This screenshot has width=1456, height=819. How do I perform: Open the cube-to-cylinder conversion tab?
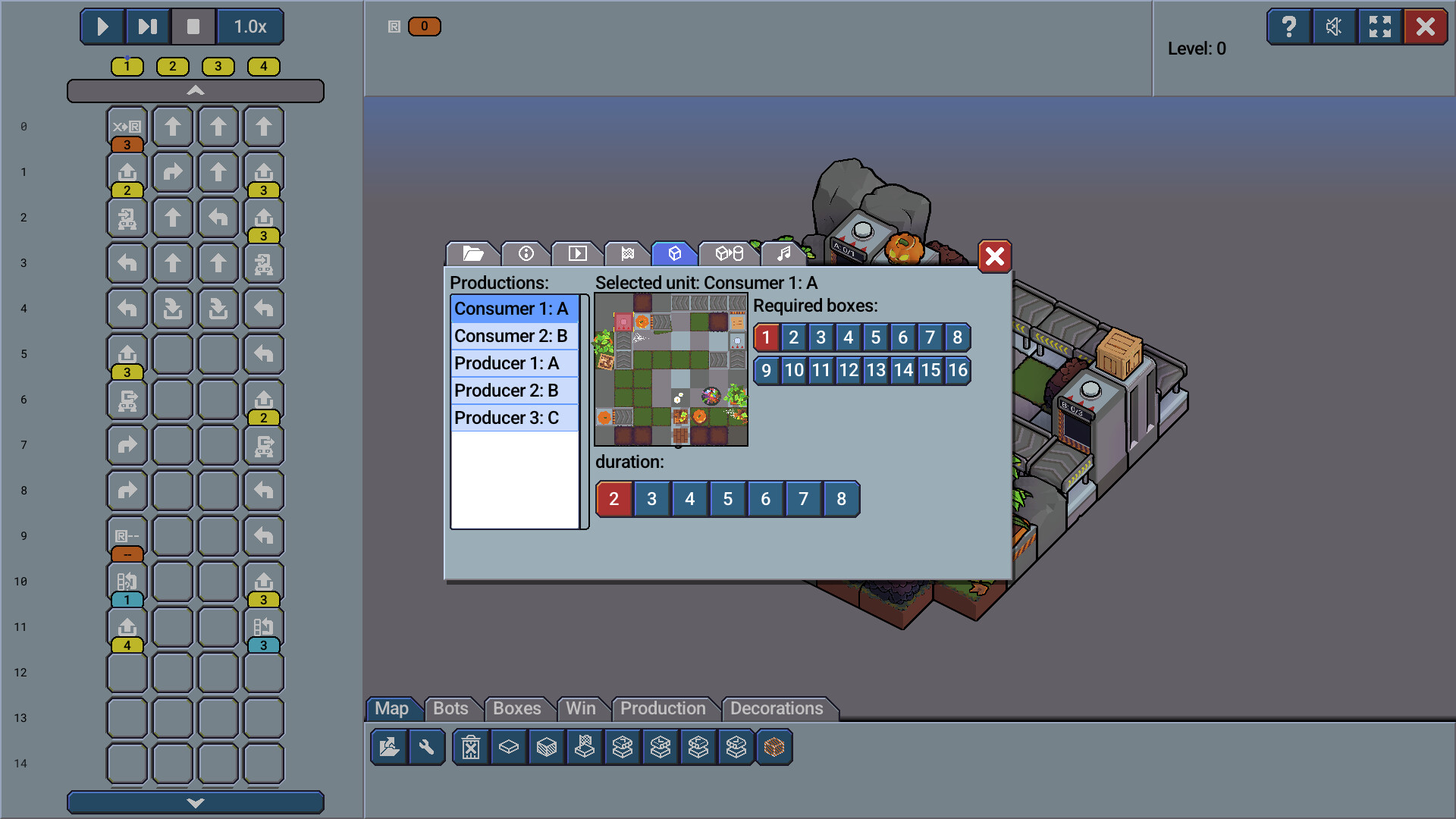[730, 254]
